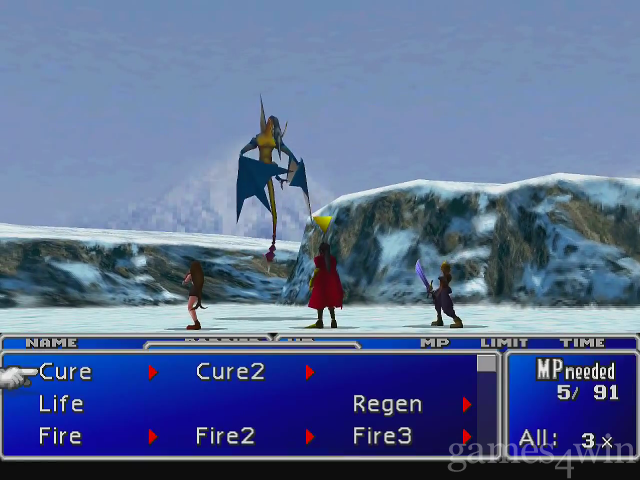Select the Cure spell
This screenshot has height=480, width=640.
(65, 372)
